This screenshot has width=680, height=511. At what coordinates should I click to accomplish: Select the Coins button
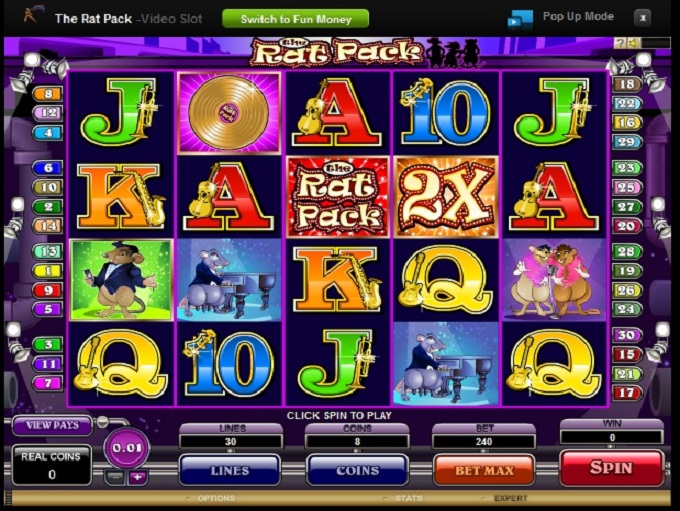tap(357, 470)
